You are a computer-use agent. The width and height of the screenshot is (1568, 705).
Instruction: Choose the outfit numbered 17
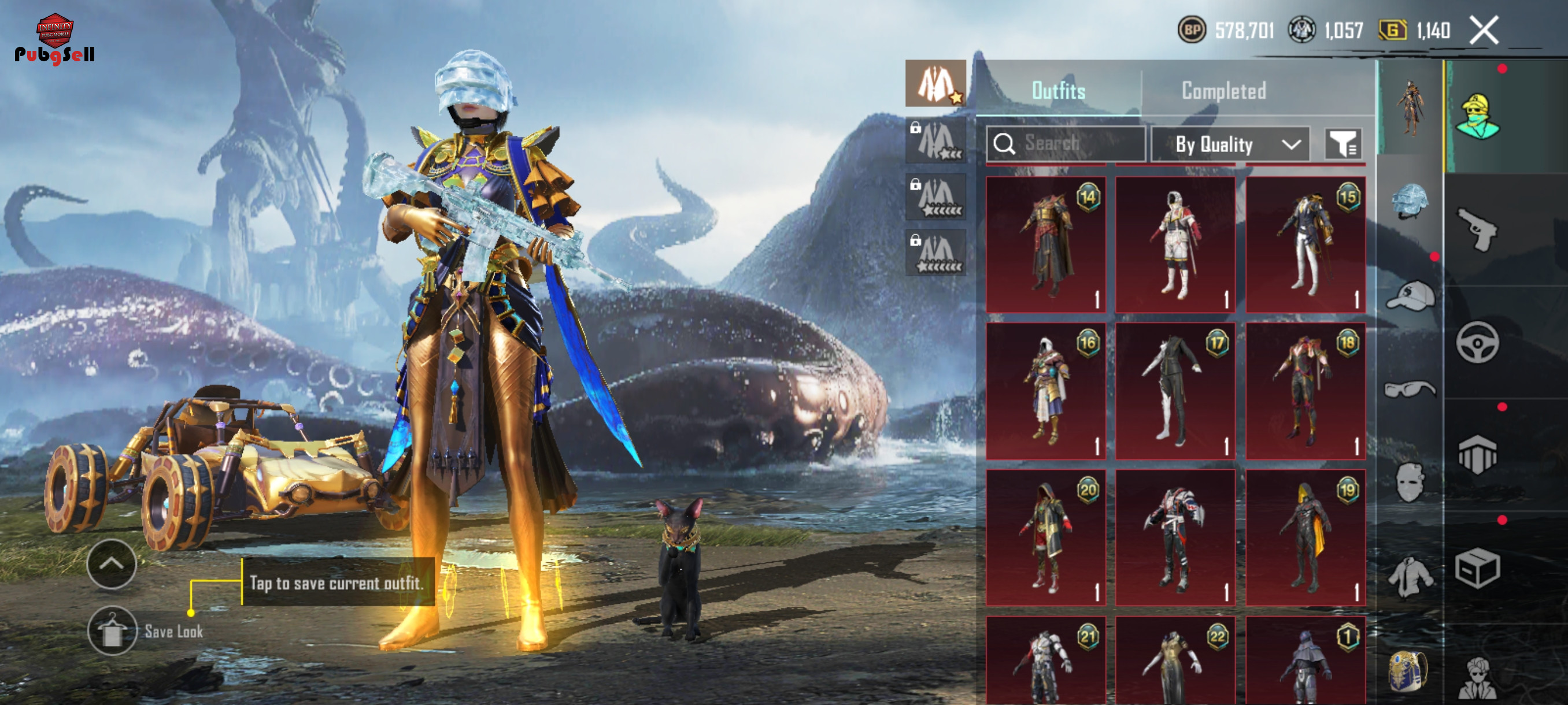[1175, 391]
